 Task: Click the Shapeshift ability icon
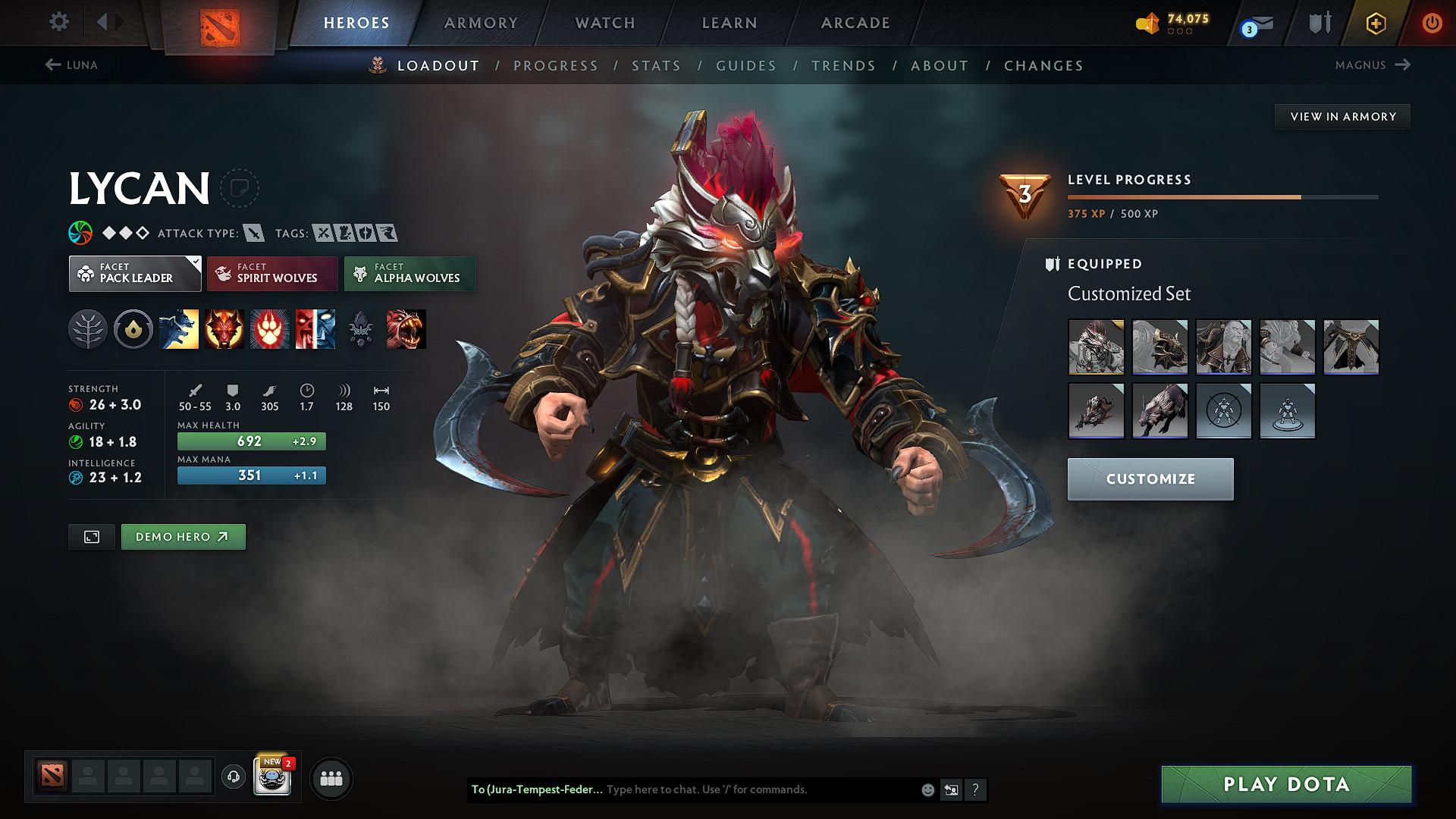315,329
